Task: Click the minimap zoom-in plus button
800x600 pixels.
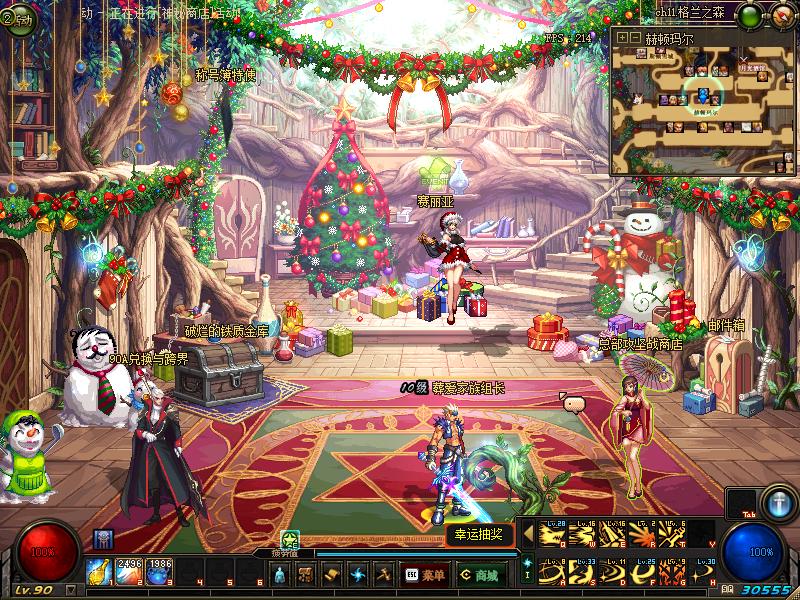Action: 622,37
